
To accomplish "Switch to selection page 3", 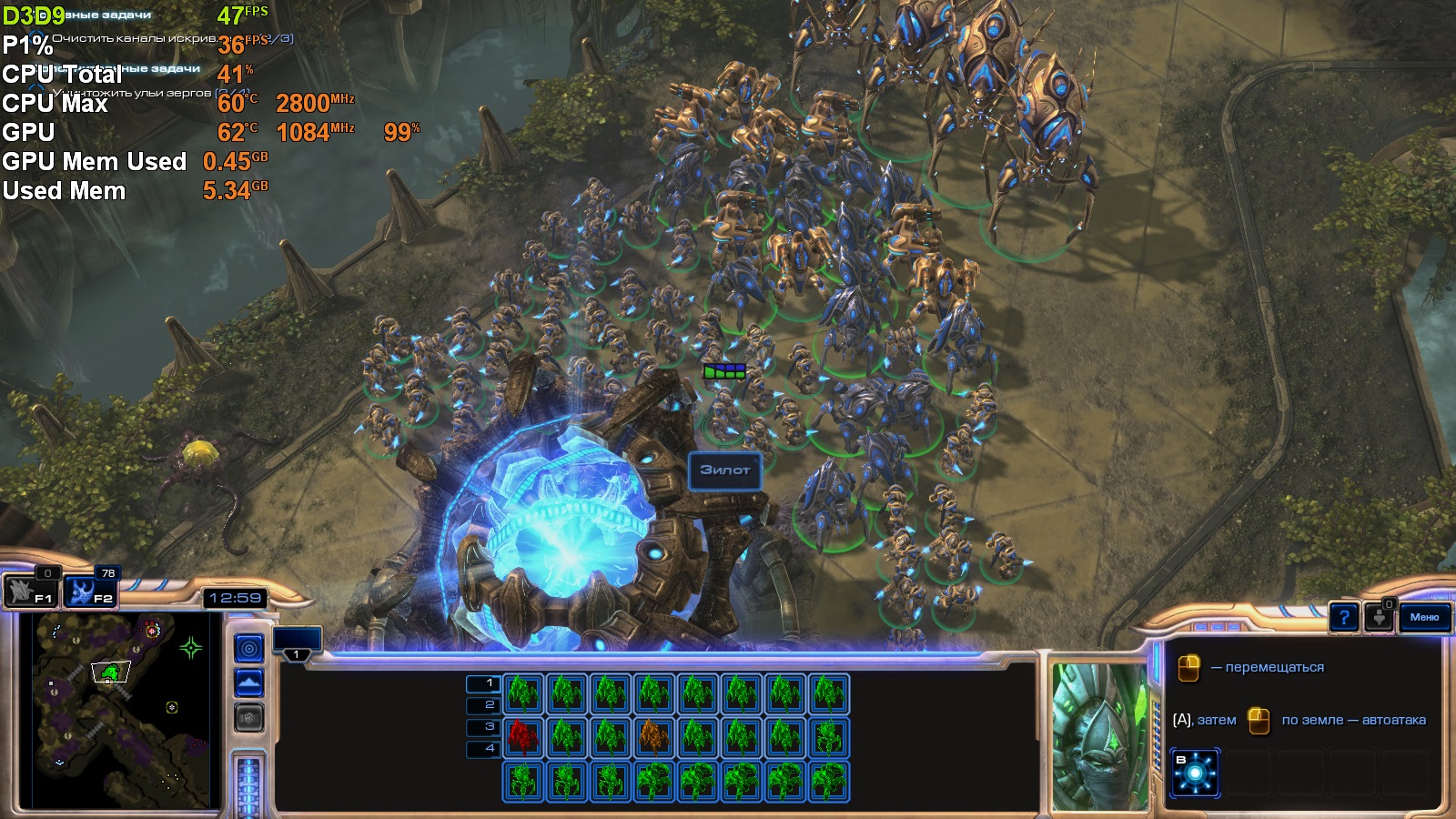I will 483,727.
